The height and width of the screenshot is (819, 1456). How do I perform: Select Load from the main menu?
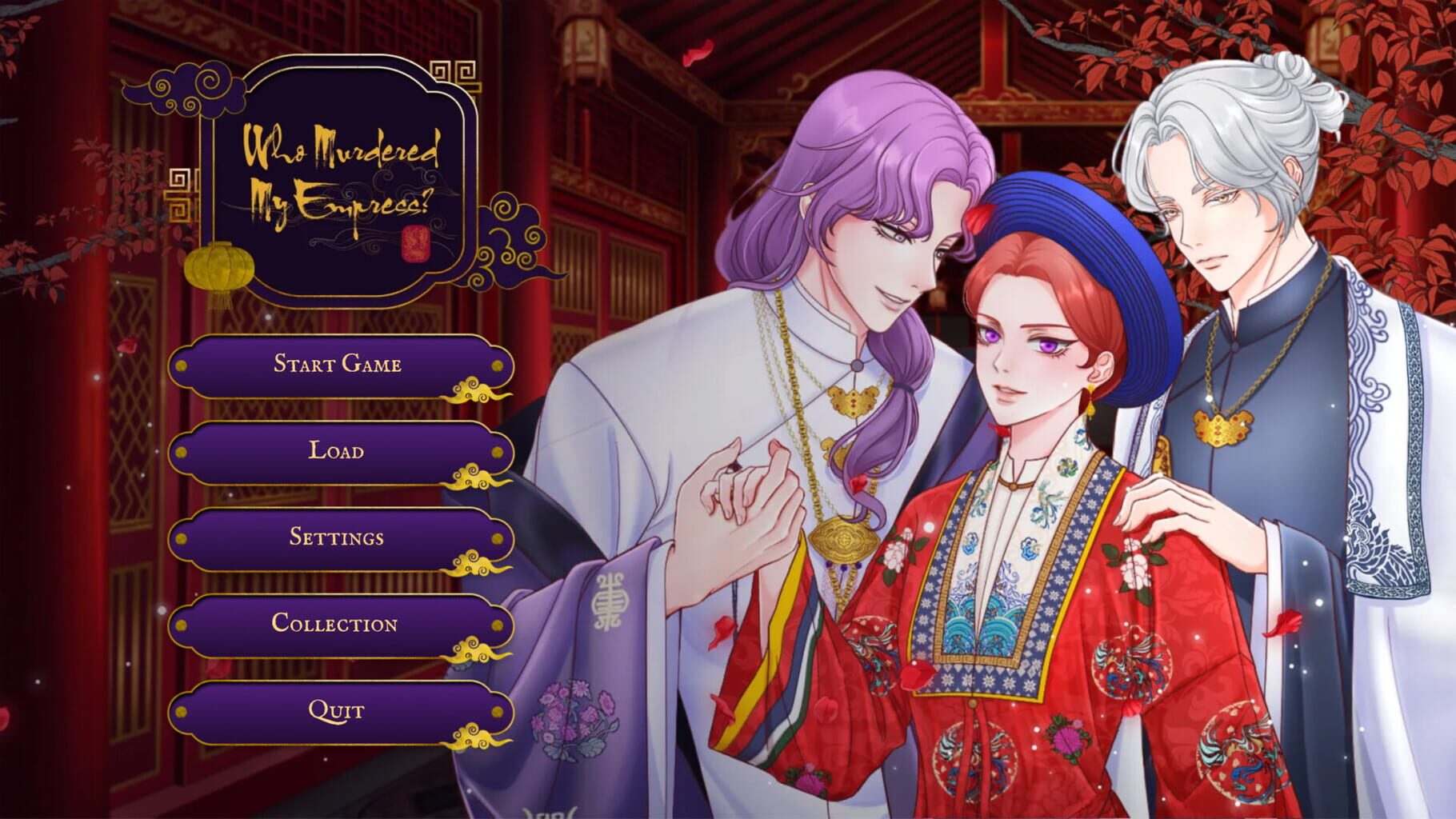coord(337,450)
